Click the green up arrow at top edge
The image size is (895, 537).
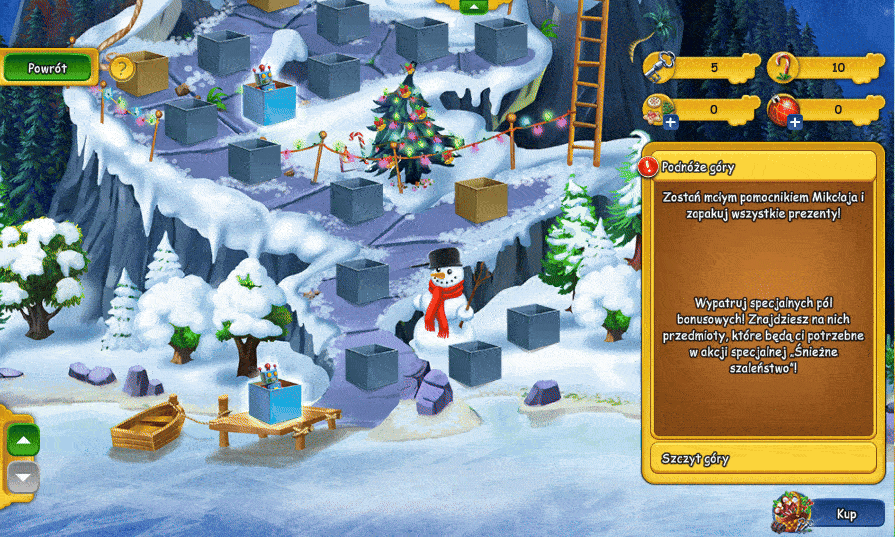(473, 5)
